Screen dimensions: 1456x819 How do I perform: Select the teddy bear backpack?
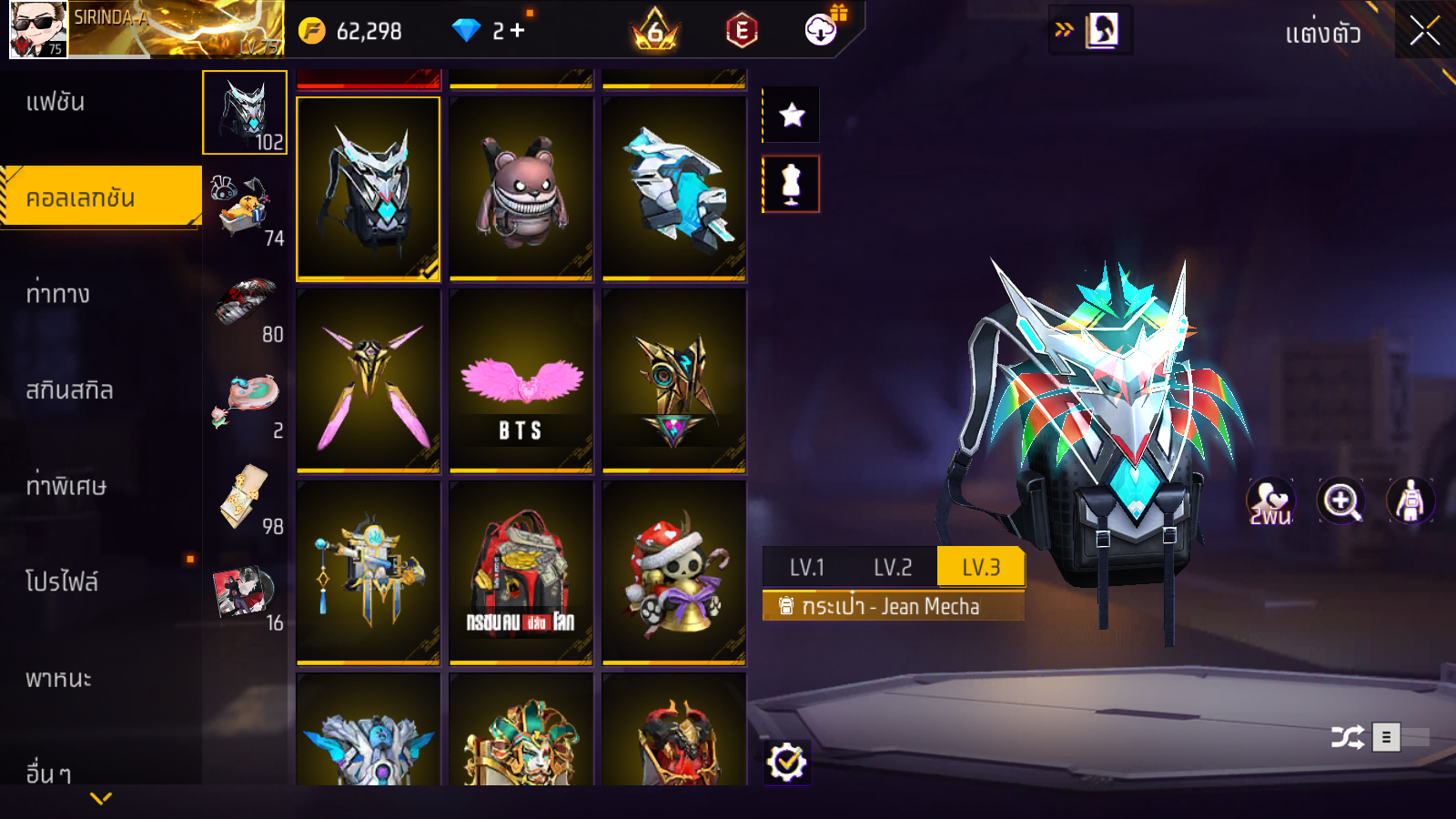pyautogui.click(x=521, y=188)
